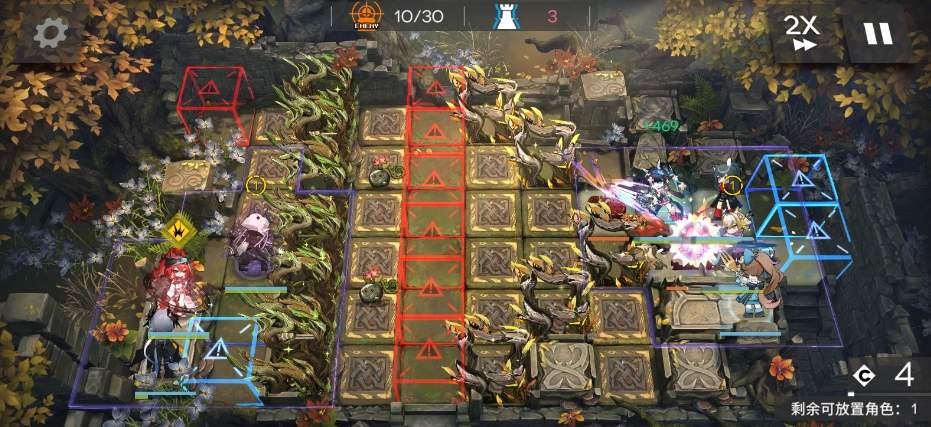Toggle the 2X game speed button

click(798, 32)
